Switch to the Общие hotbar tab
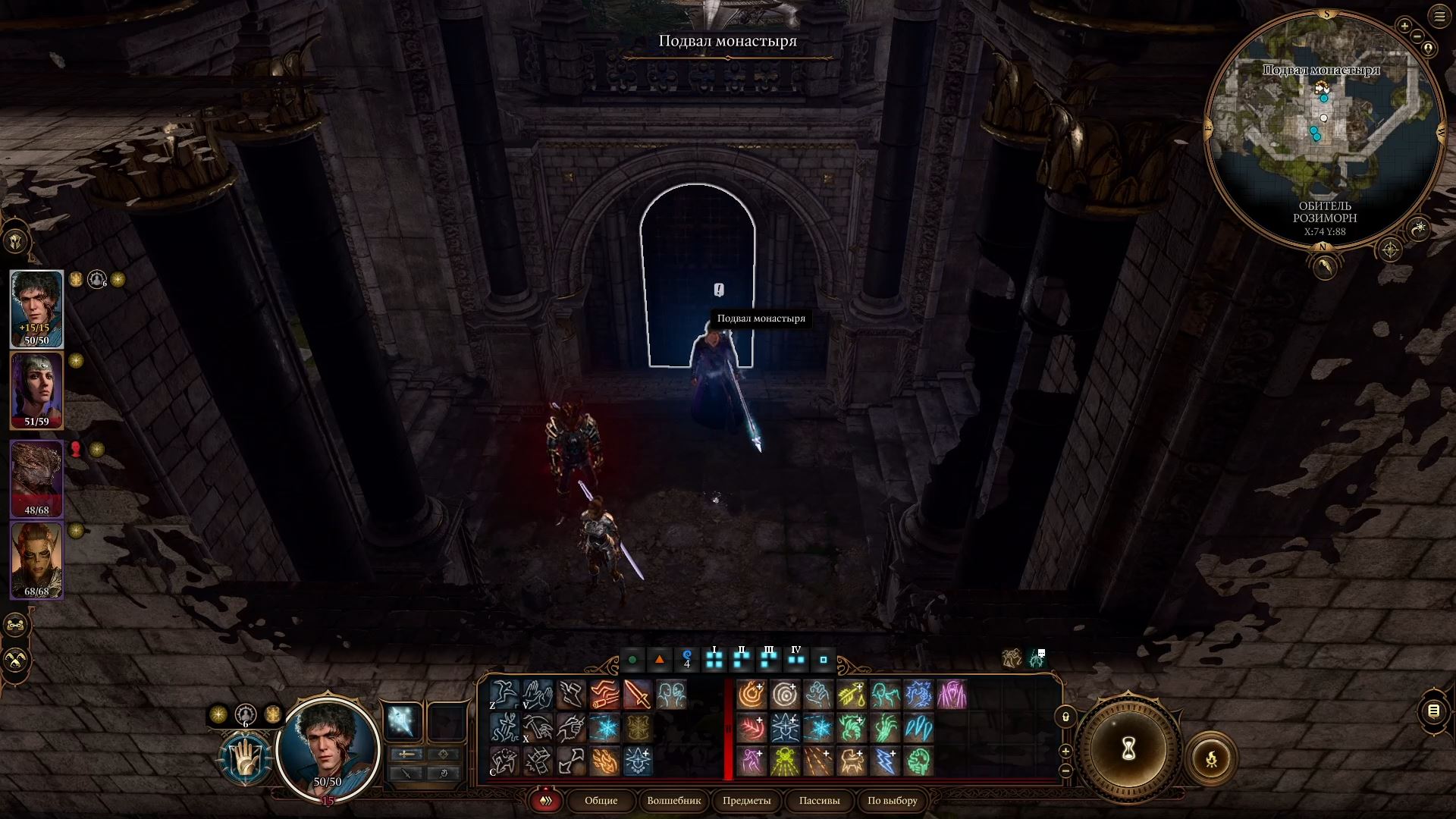 click(x=601, y=800)
